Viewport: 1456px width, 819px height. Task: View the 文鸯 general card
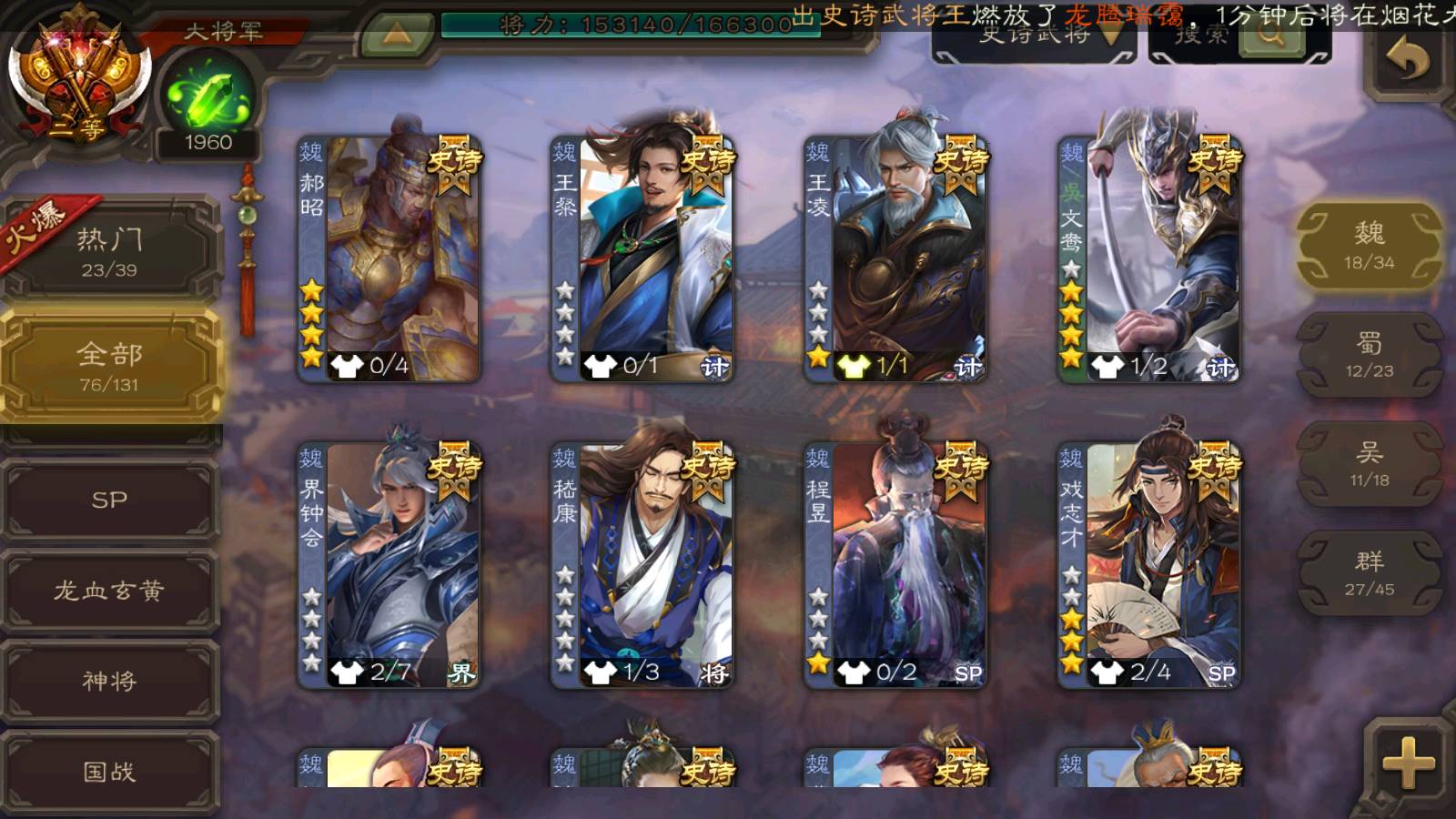[x=1149, y=259]
